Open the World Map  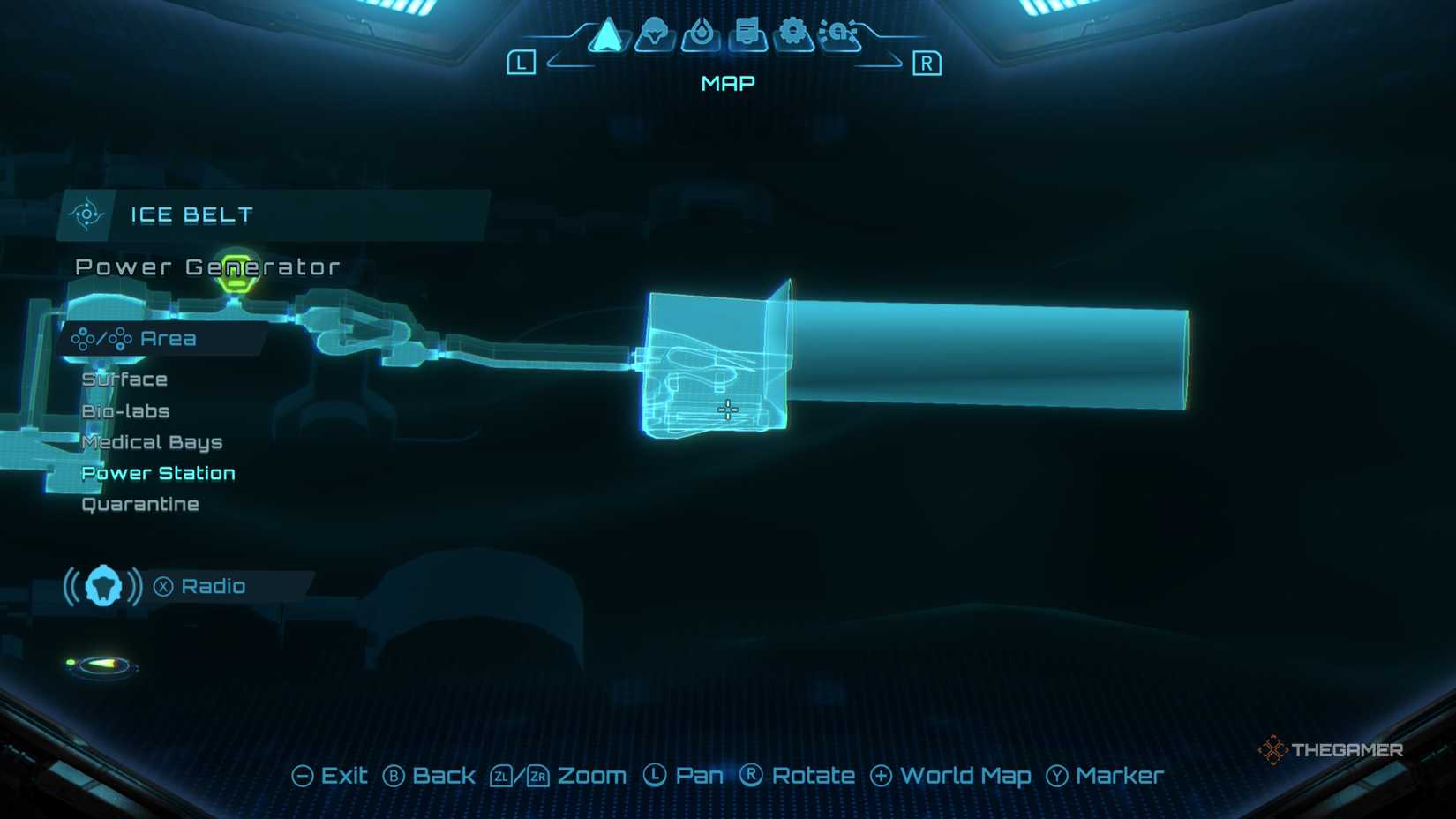951,776
